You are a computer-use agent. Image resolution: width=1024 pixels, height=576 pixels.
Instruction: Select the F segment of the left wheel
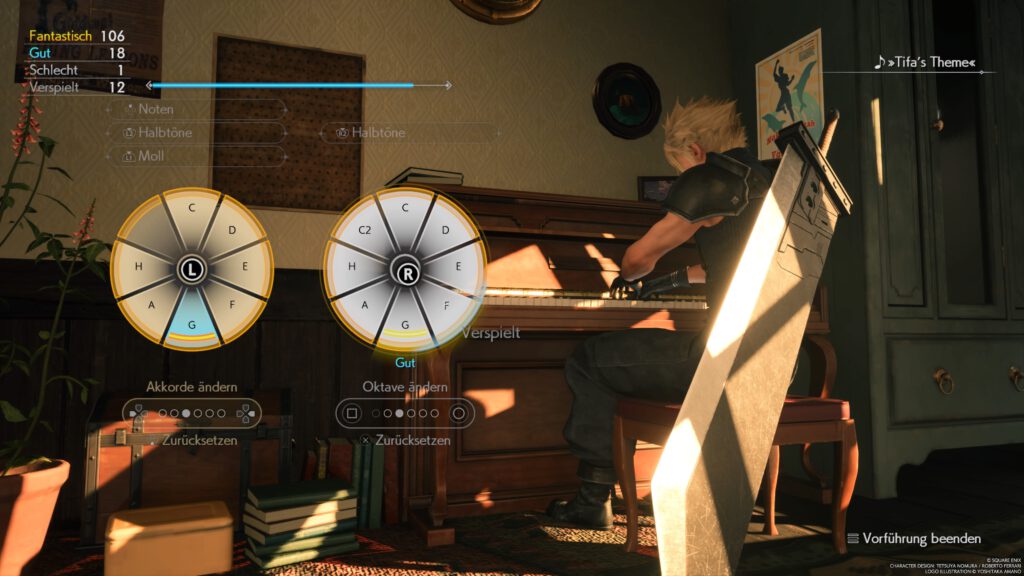click(231, 307)
